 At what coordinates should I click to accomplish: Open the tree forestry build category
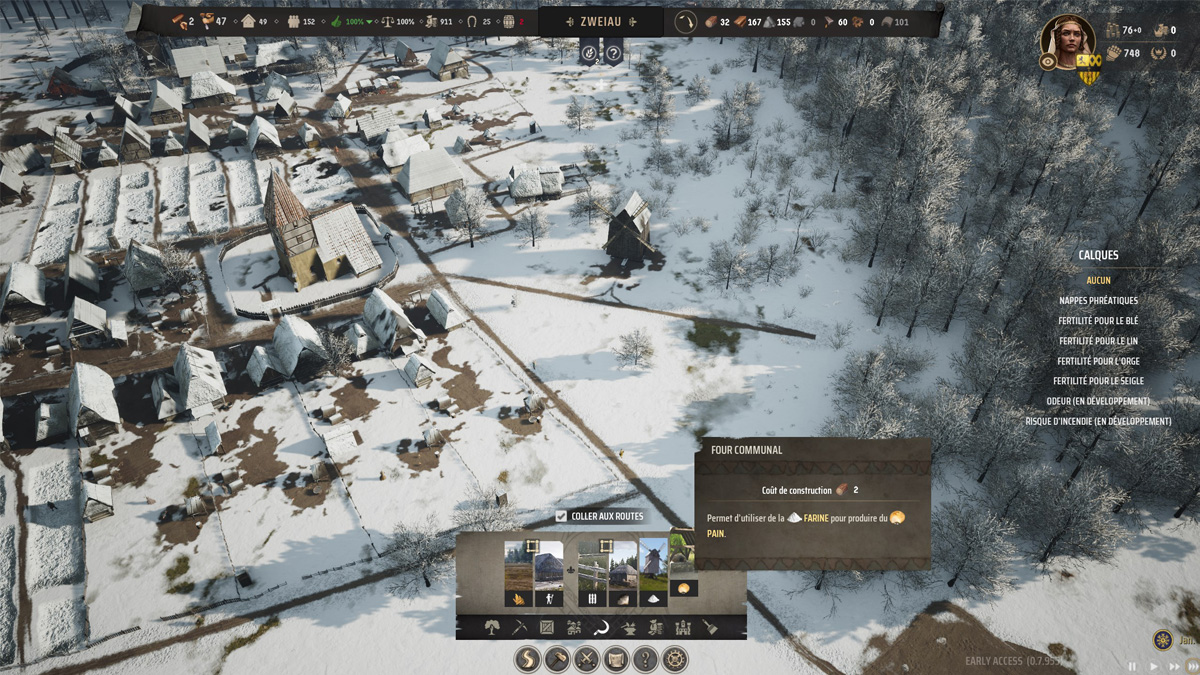pyautogui.click(x=492, y=628)
